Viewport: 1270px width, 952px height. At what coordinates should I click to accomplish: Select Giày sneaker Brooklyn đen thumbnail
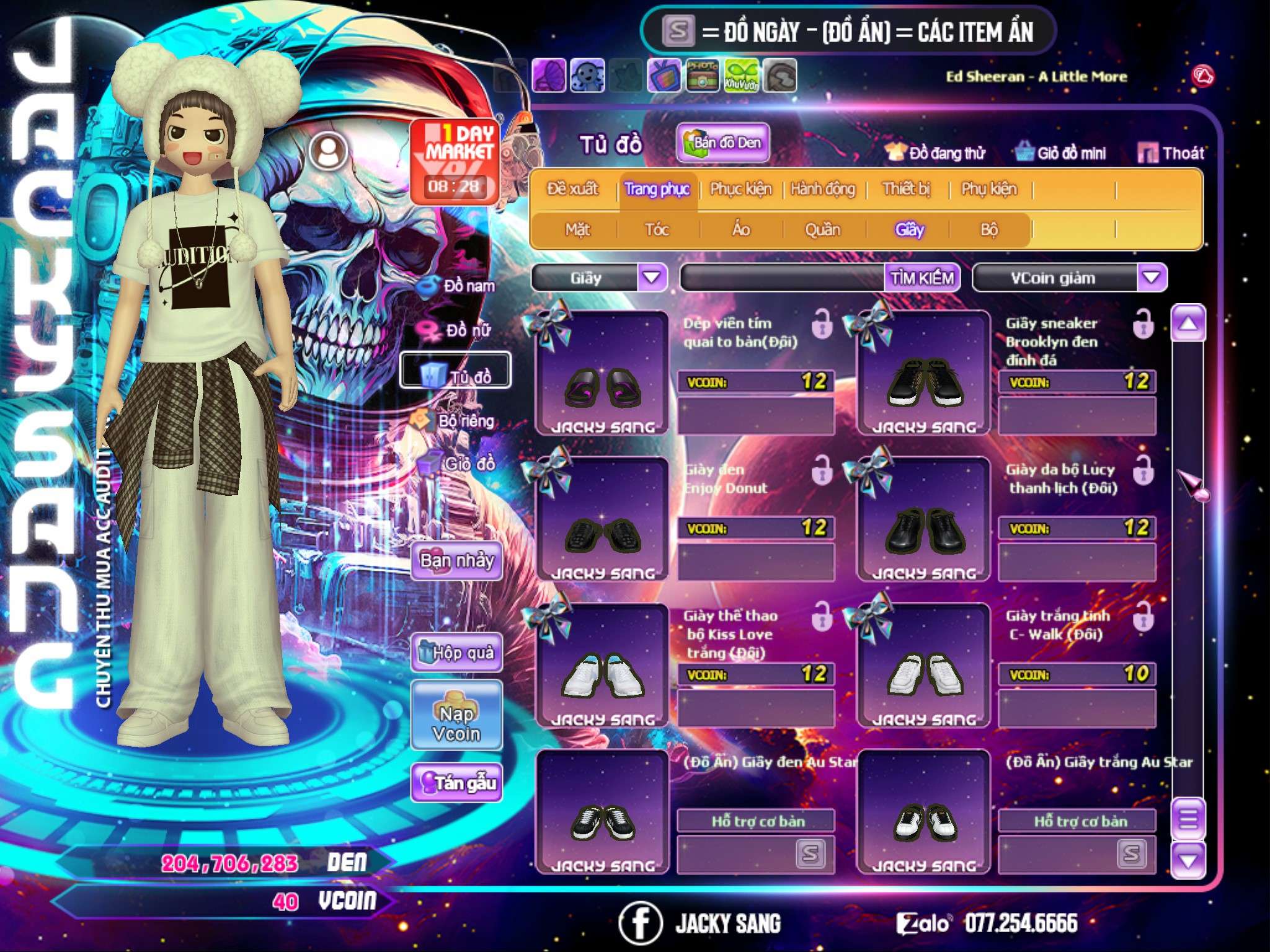pos(923,375)
